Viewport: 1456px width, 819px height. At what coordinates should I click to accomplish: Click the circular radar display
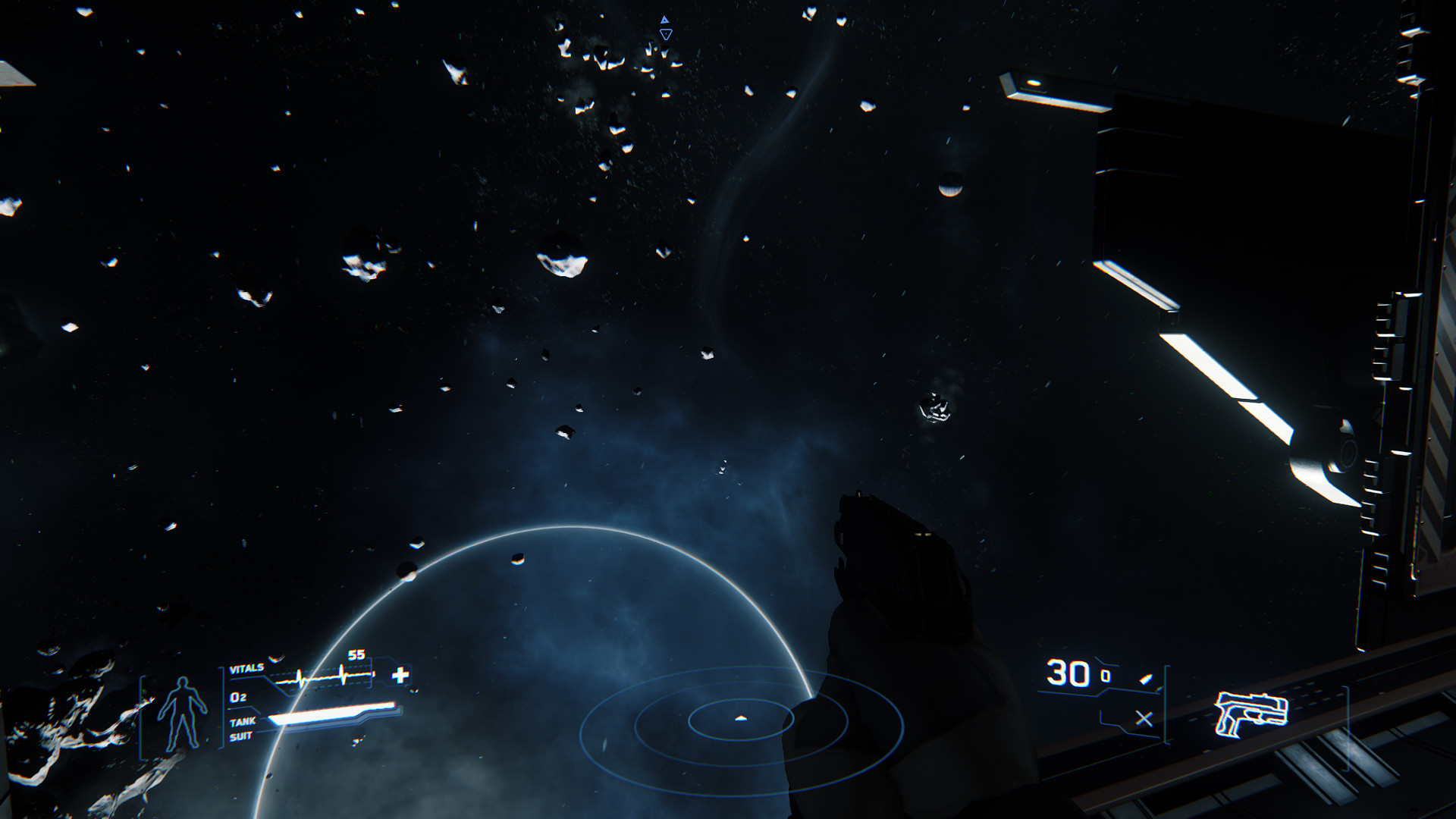tap(741, 719)
